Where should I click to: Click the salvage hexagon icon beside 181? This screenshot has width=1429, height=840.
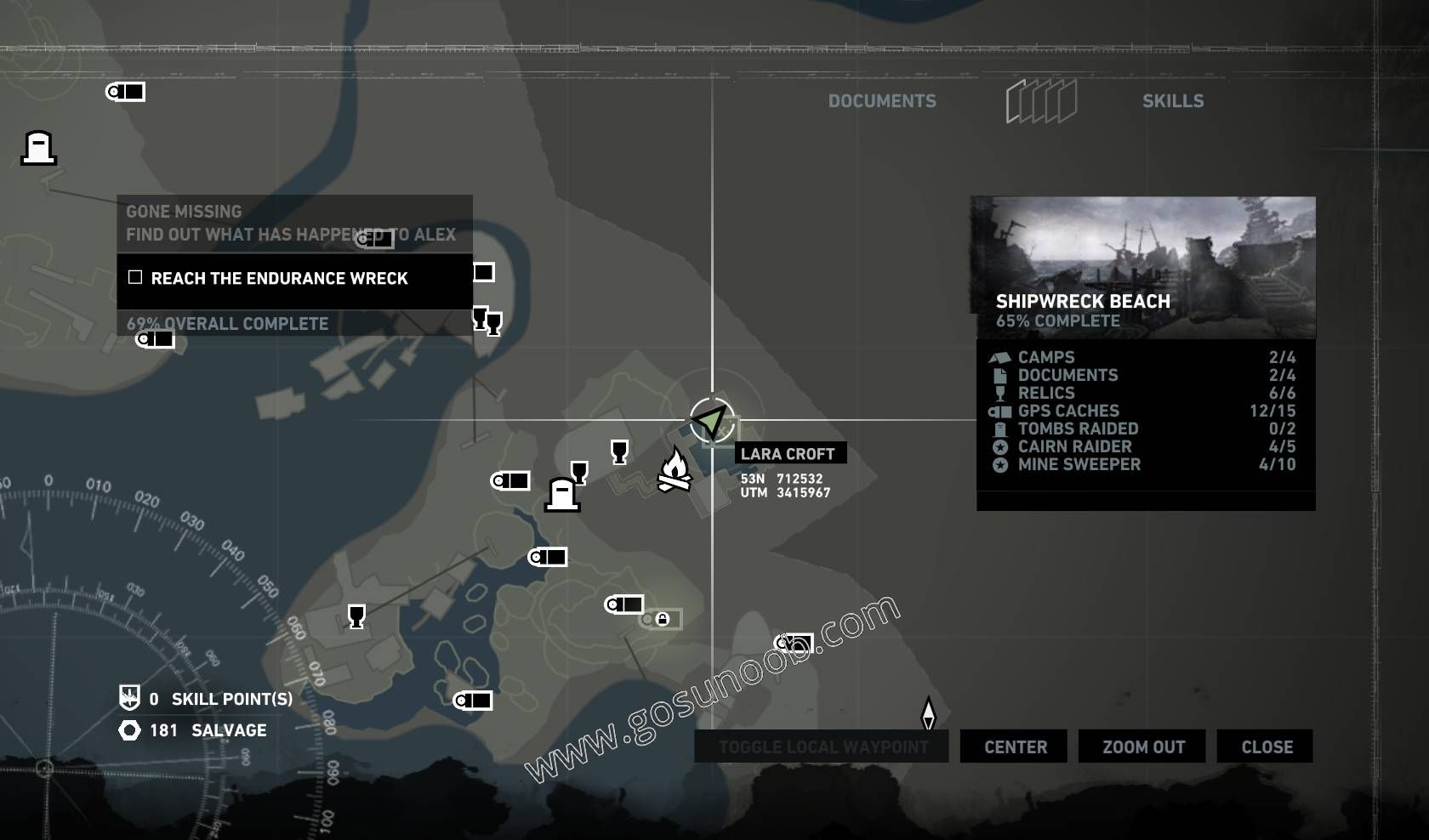tap(129, 729)
